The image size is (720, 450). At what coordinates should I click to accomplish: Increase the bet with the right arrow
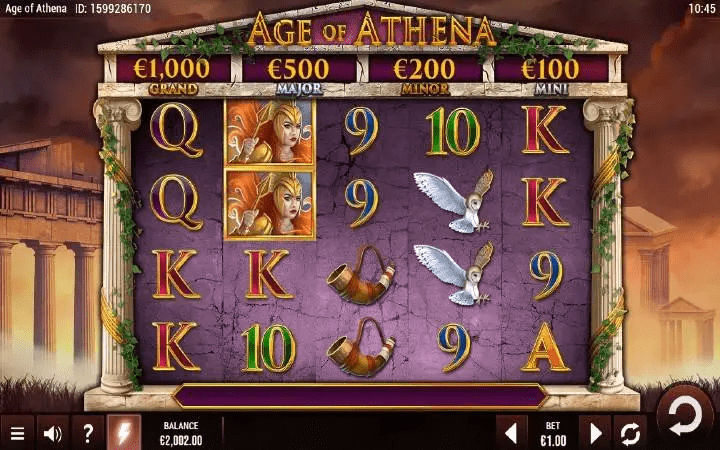596,433
